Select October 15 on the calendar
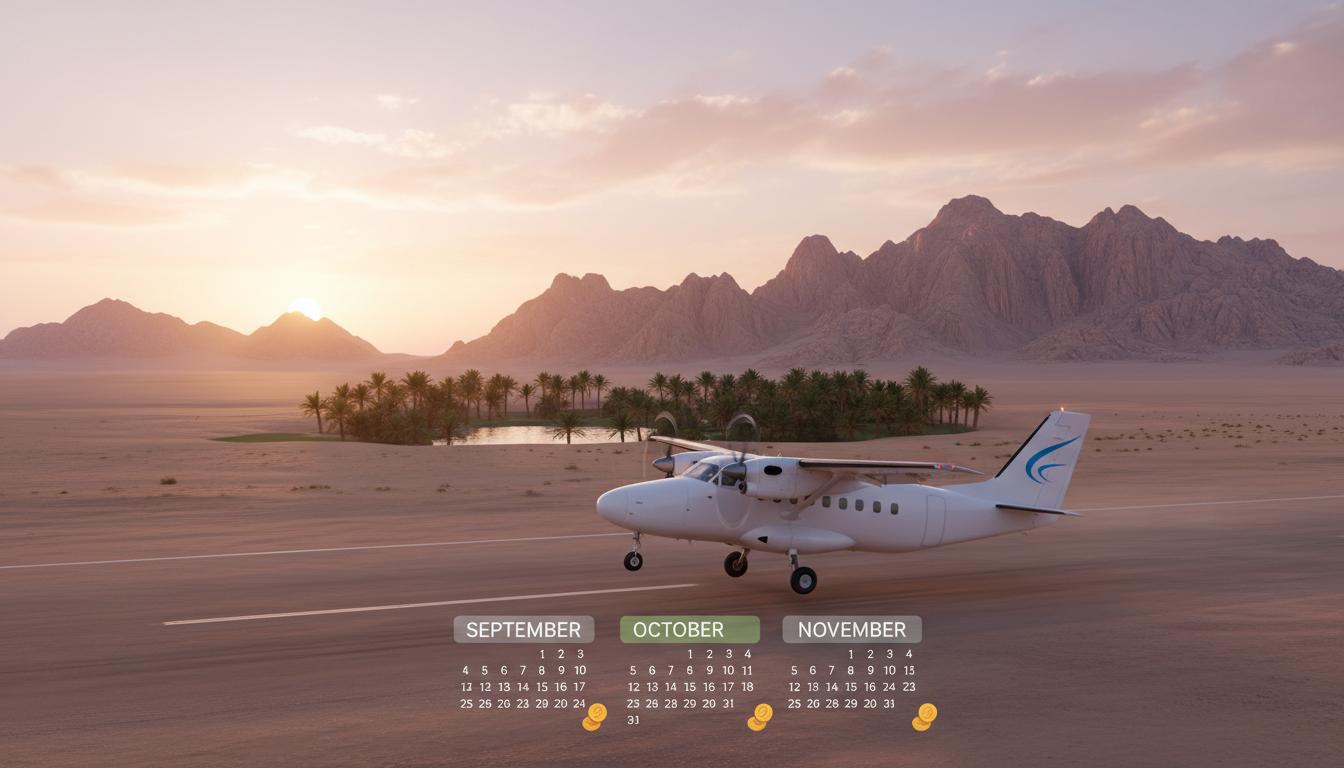This screenshot has height=768, width=1344. point(690,687)
